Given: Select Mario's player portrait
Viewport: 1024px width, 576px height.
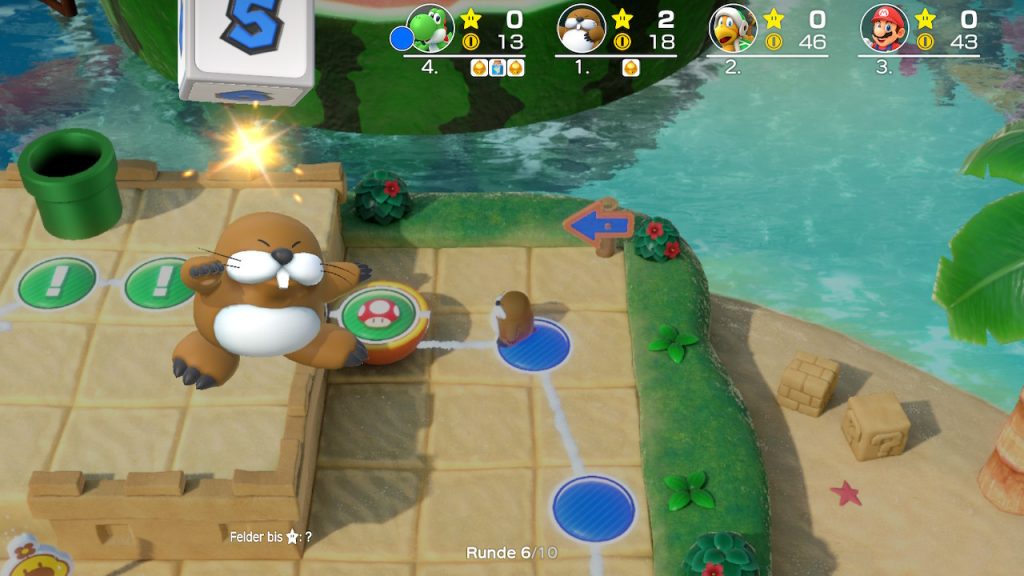Looking at the screenshot, I should tap(885, 29).
